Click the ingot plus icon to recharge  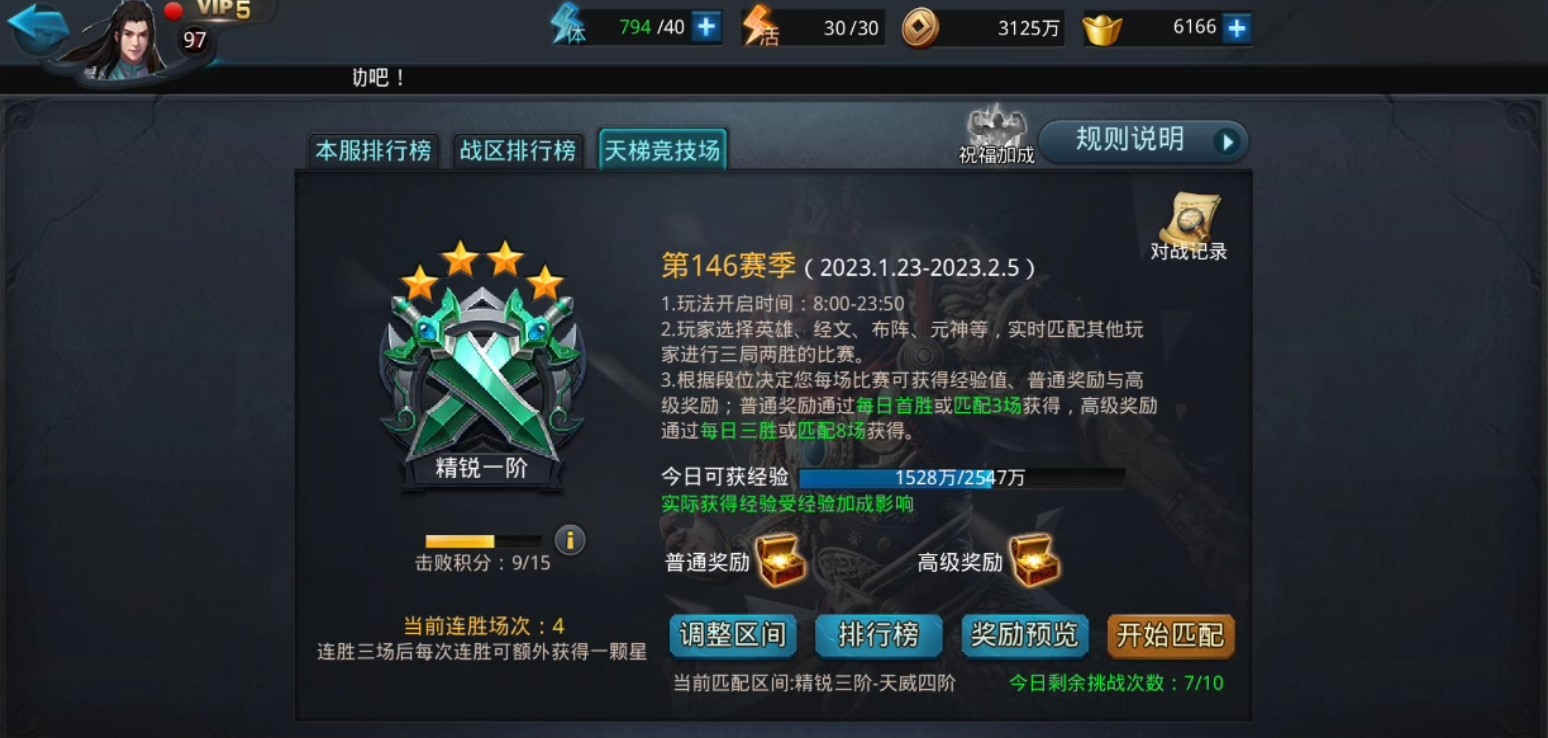[x=1238, y=27]
